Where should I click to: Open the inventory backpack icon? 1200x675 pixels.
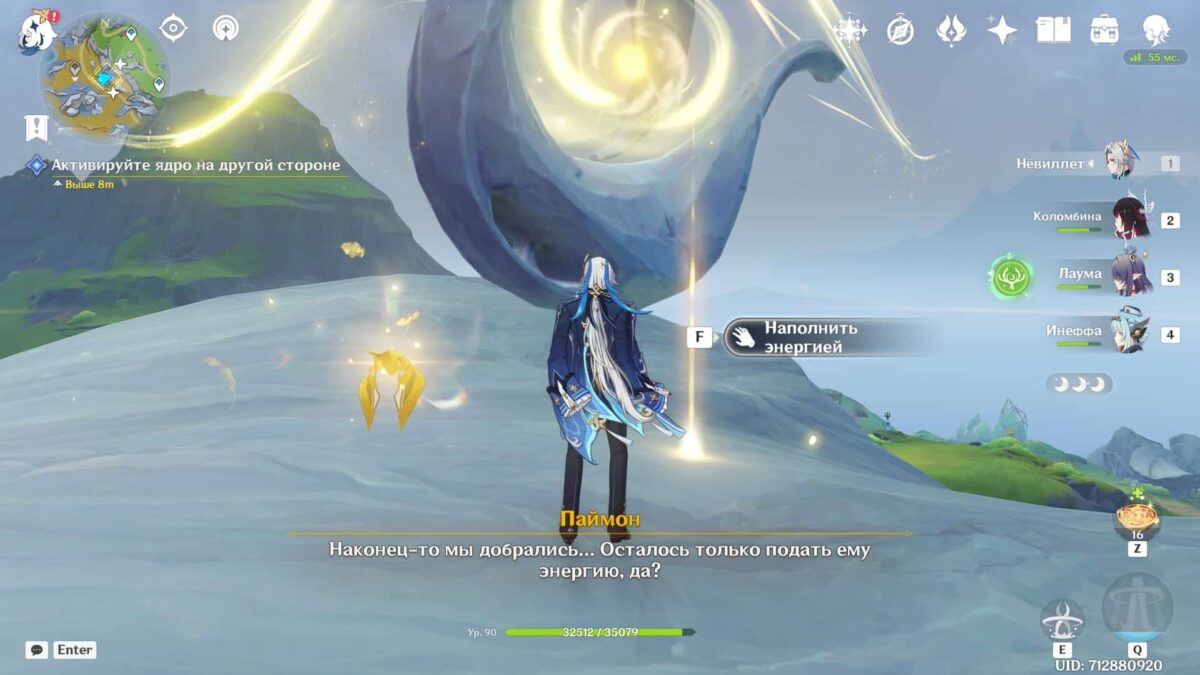click(1104, 30)
